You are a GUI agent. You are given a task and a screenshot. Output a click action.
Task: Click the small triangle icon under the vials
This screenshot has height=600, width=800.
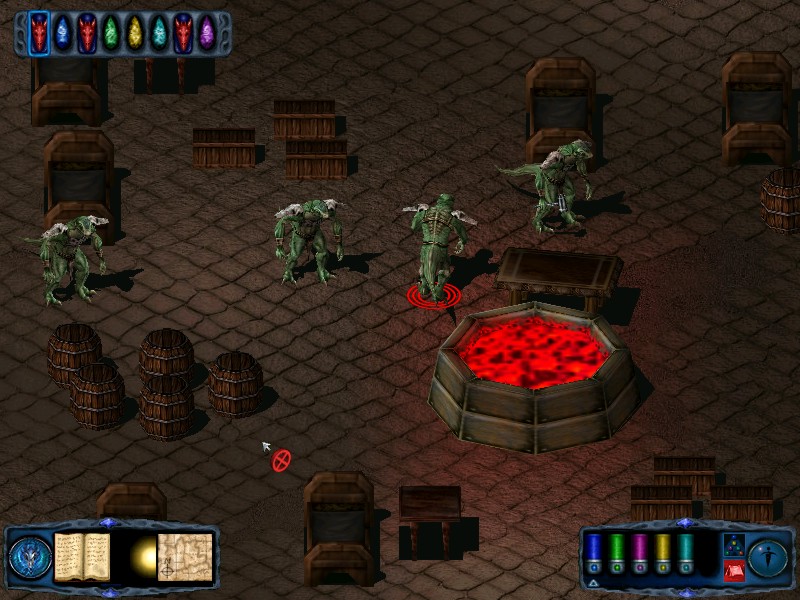coord(593,582)
